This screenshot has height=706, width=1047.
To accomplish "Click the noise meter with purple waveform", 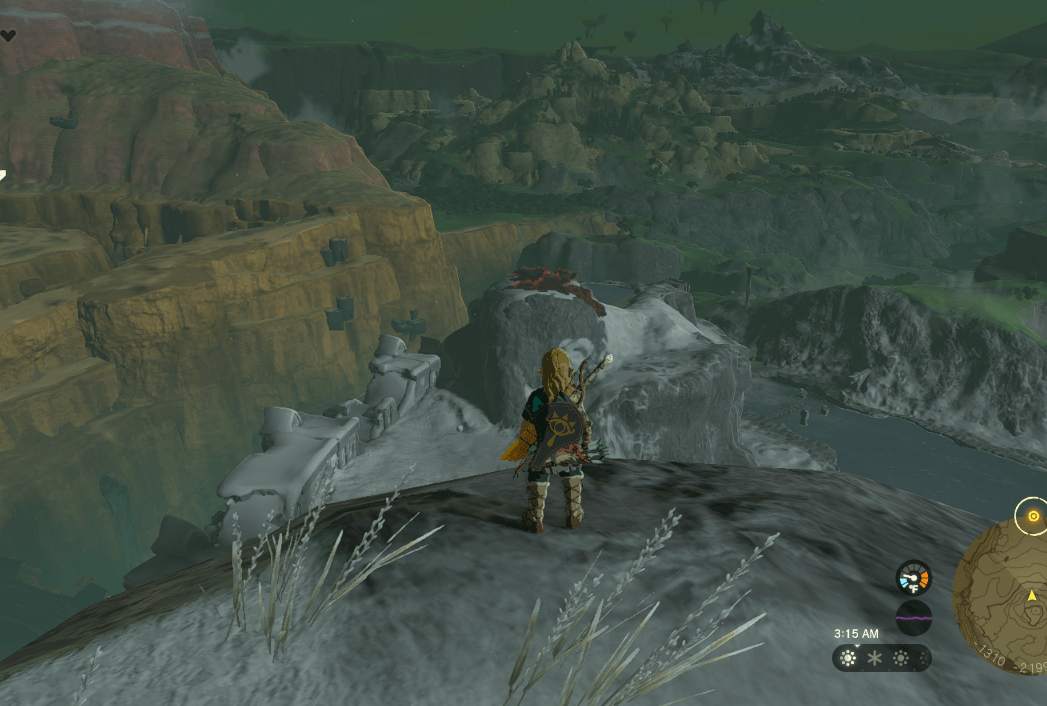I will [x=913, y=618].
